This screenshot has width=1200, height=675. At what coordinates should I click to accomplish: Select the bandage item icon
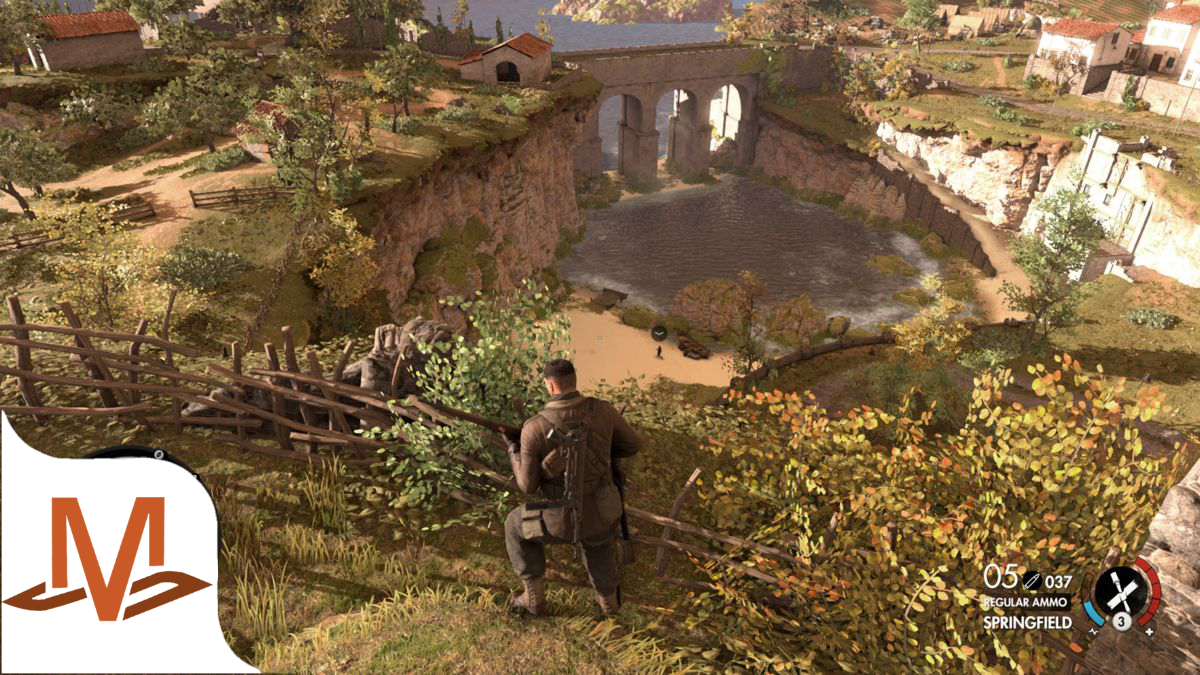coord(1122,593)
